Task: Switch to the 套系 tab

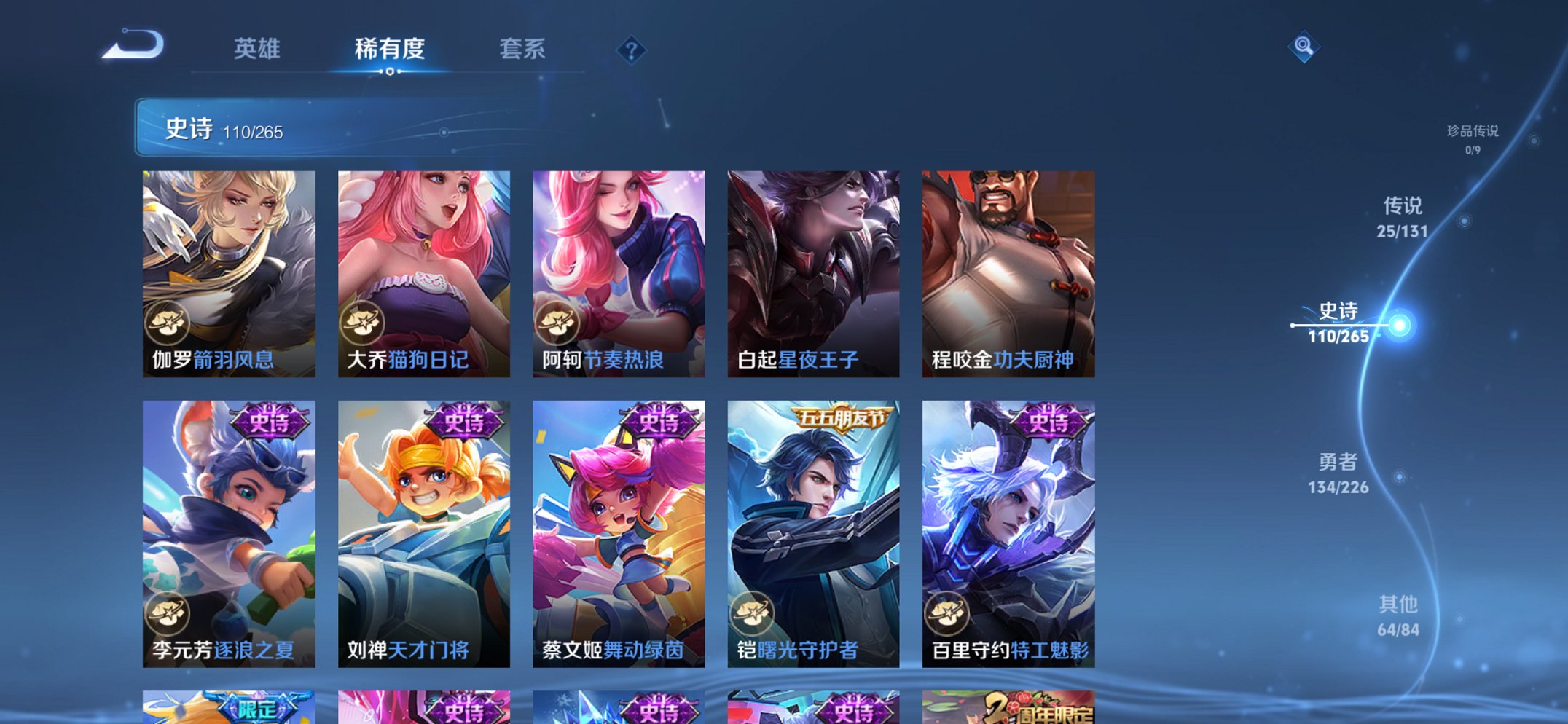Action: 524,50
